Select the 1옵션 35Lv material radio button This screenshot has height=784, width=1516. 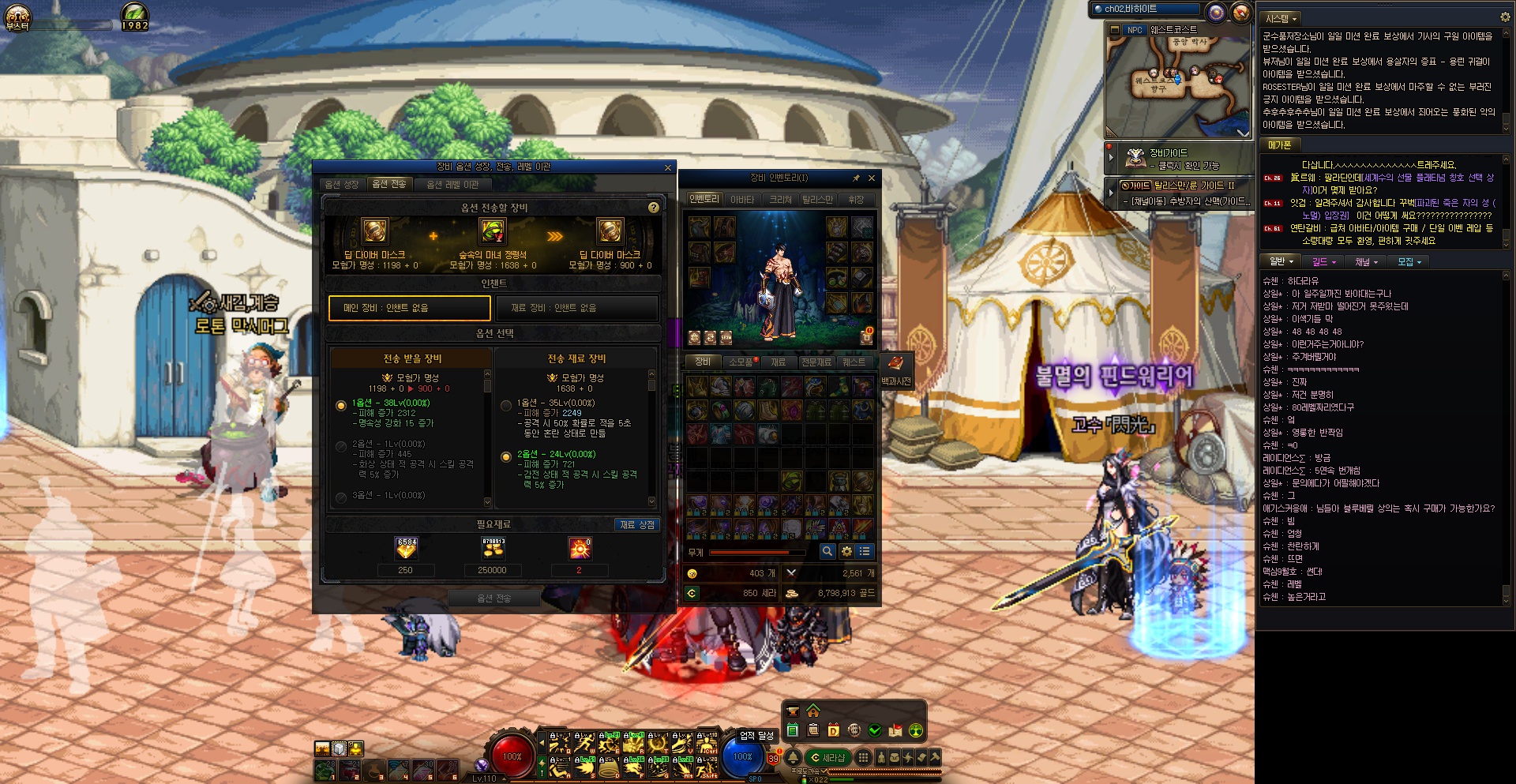[506, 405]
